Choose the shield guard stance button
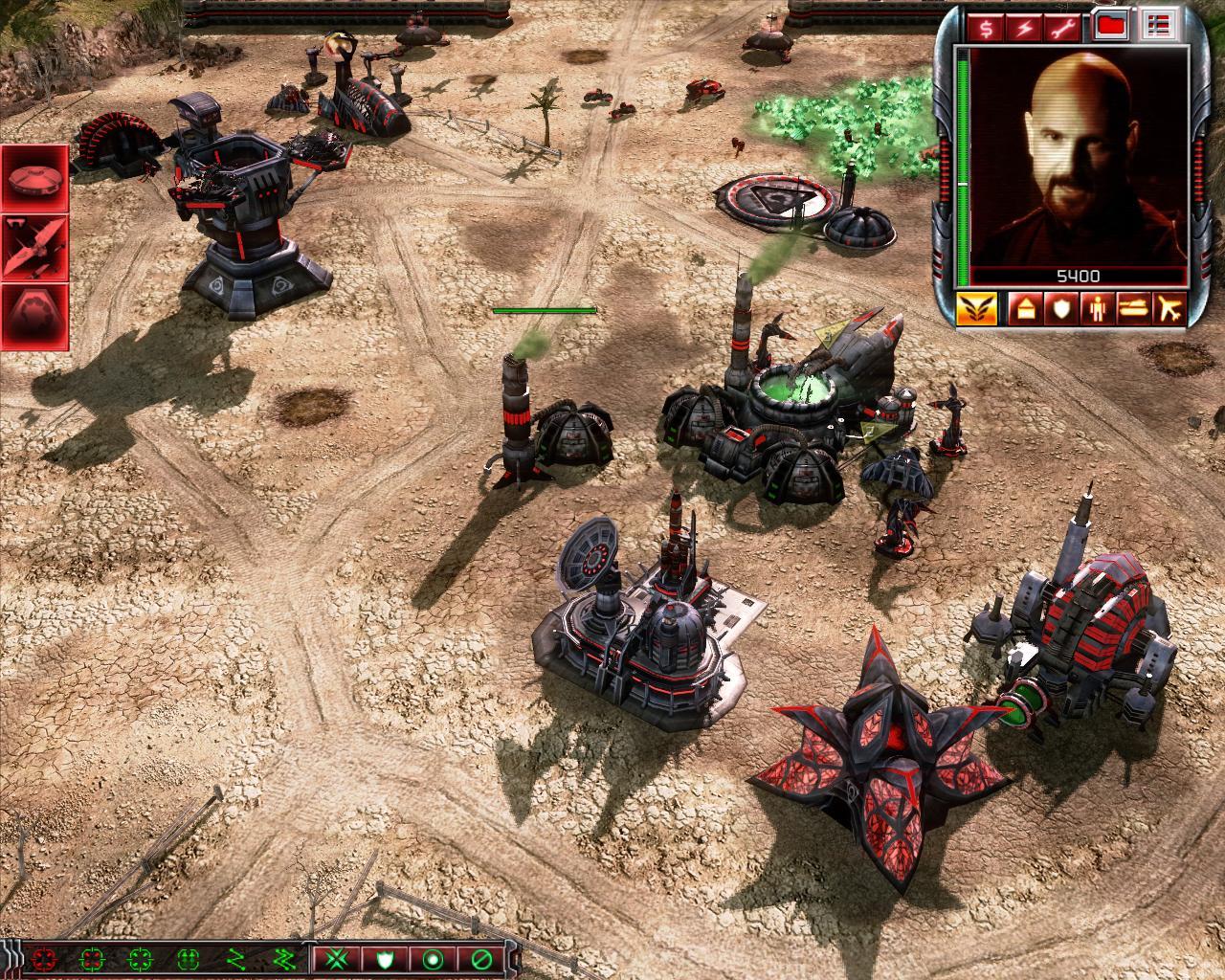1225x980 pixels. pos(385,958)
